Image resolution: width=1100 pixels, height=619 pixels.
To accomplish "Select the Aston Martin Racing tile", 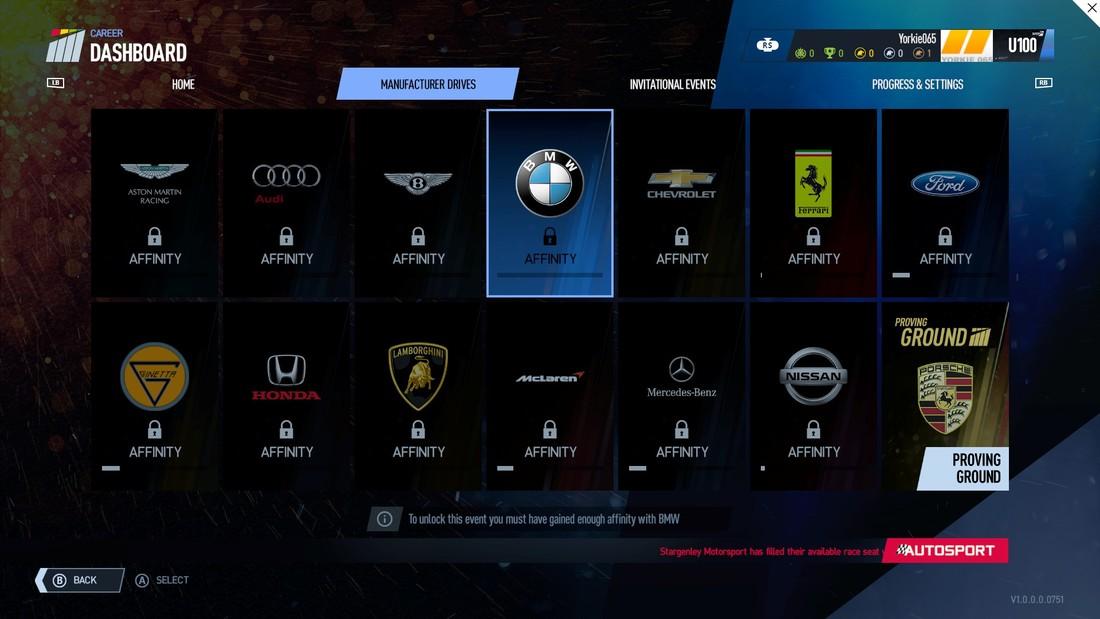I will [155, 203].
